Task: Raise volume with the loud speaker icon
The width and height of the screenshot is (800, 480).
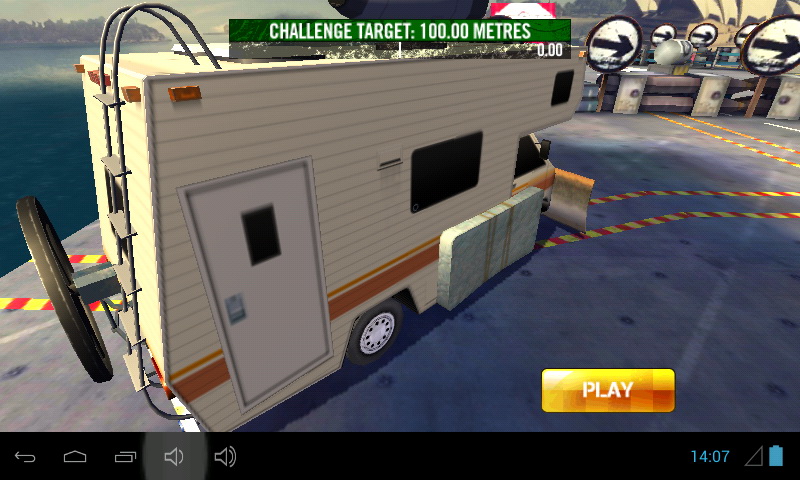Action: pyautogui.click(x=225, y=457)
